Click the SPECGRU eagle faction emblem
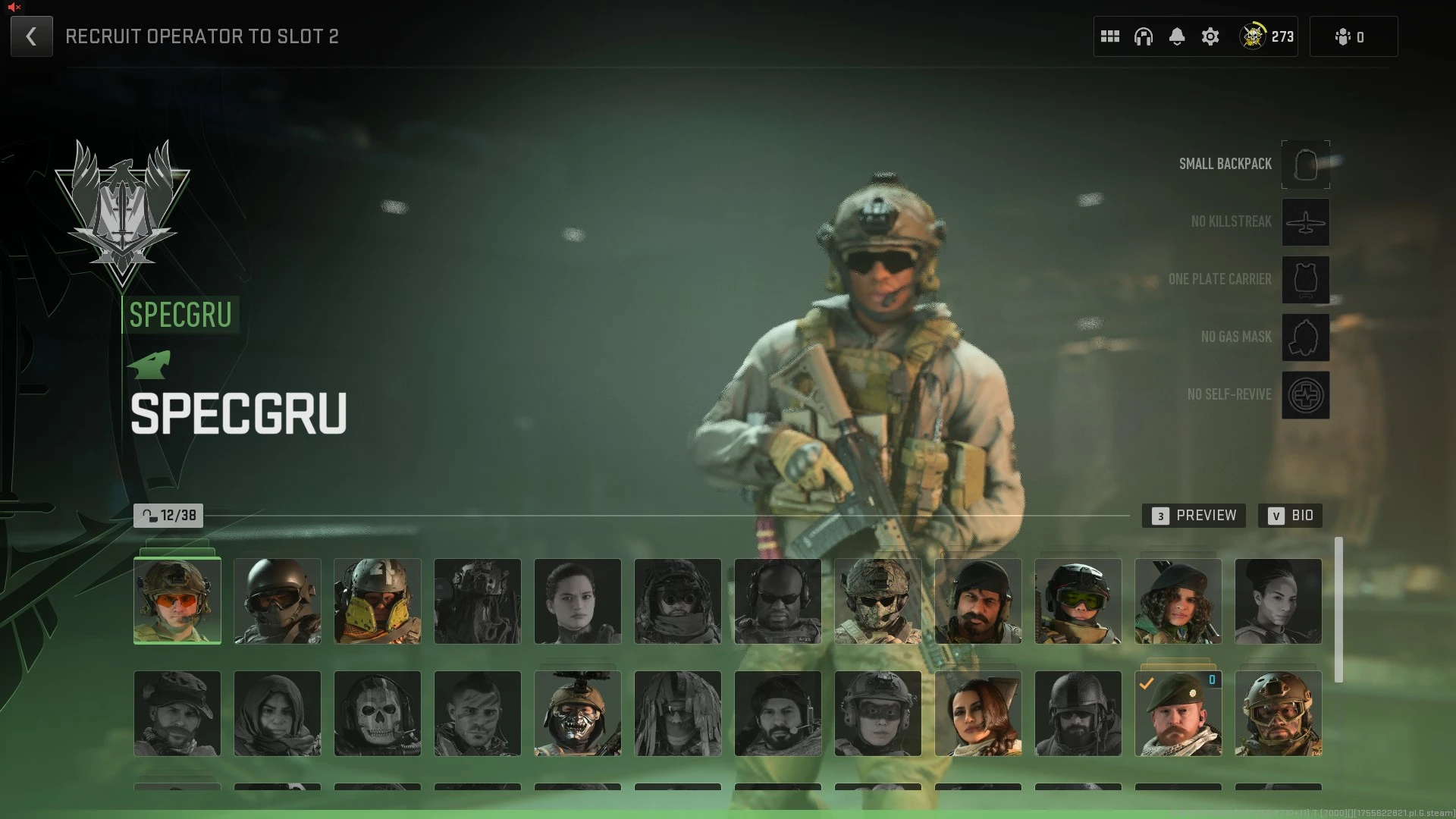The height and width of the screenshot is (819, 1456). [x=124, y=212]
